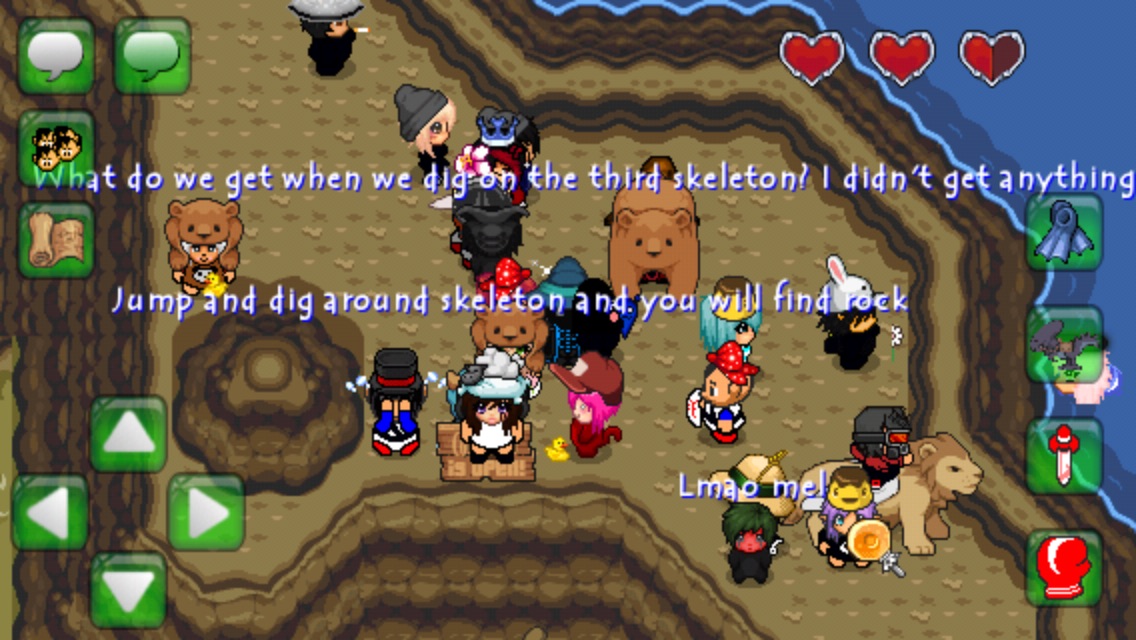Open the player list faces icon
The height and width of the screenshot is (640, 1136).
tap(56, 148)
